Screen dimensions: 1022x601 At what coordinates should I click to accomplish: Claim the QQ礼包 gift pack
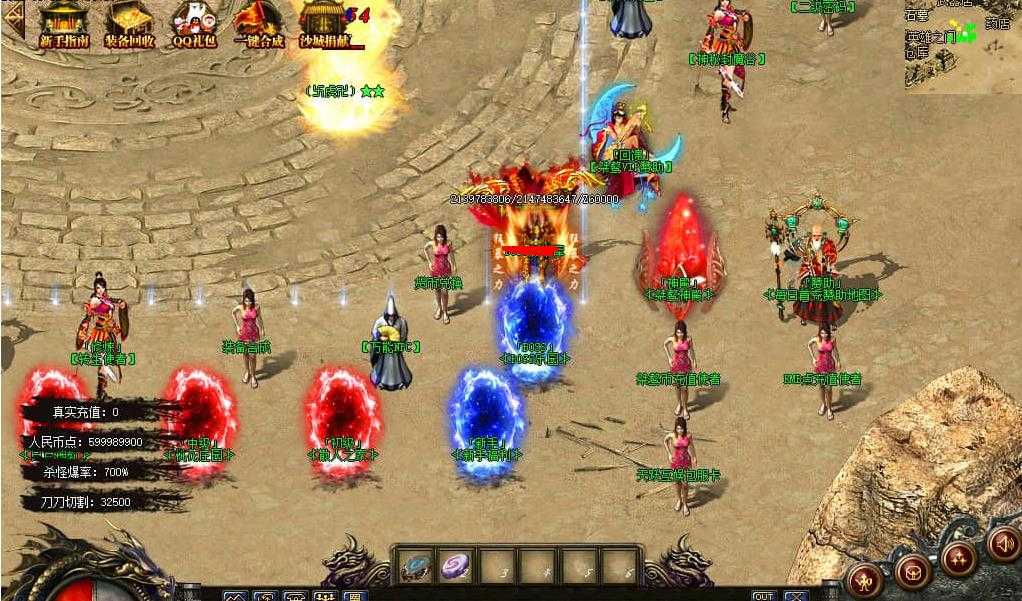coord(194,24)
